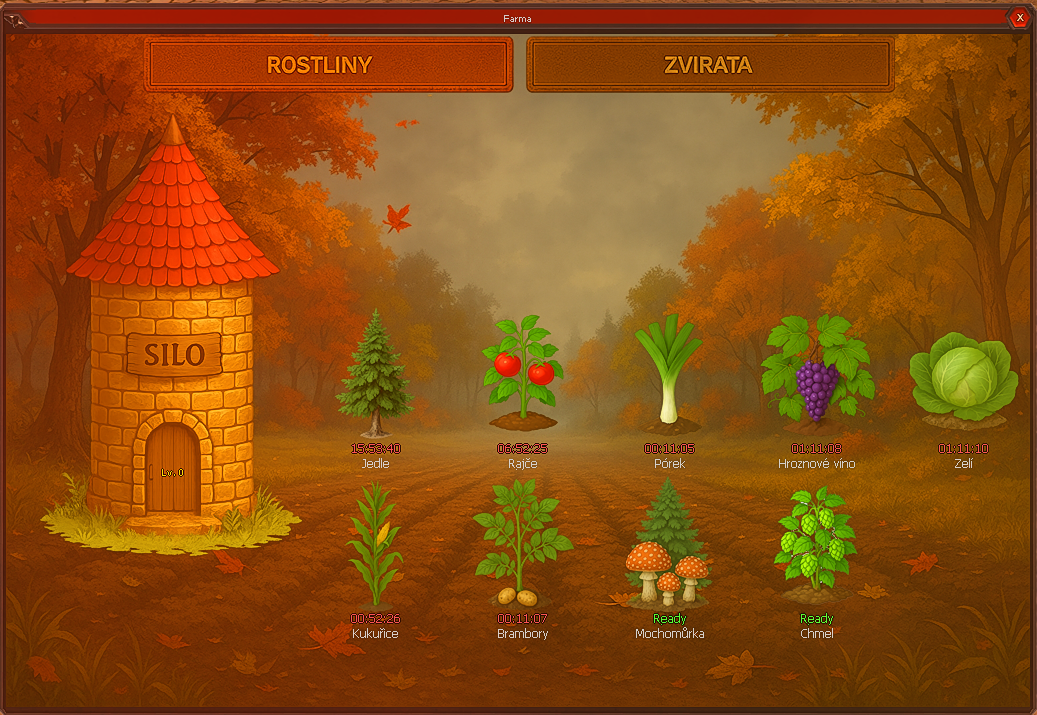The width and height of the screenshot is (1037, 715).
Task: Harvest the ready Chmel hops plant
Action: 816,541
